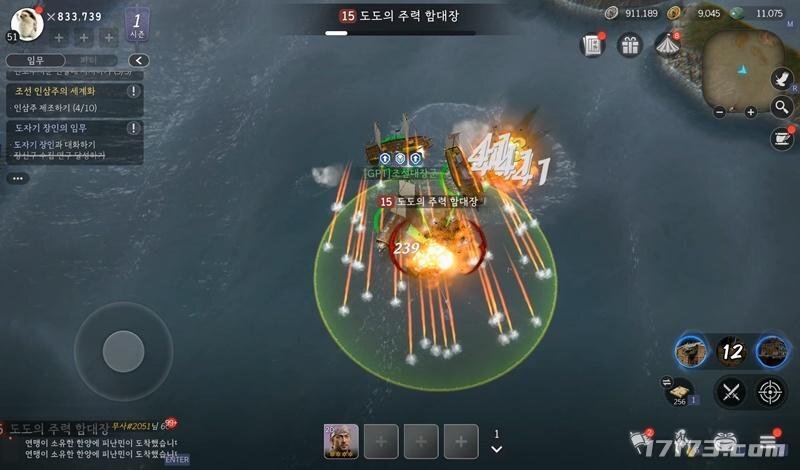The width and height of the screenshot is (800, 470).
Task: Switch to the 파티 party tab
Action: click(88, 60)
